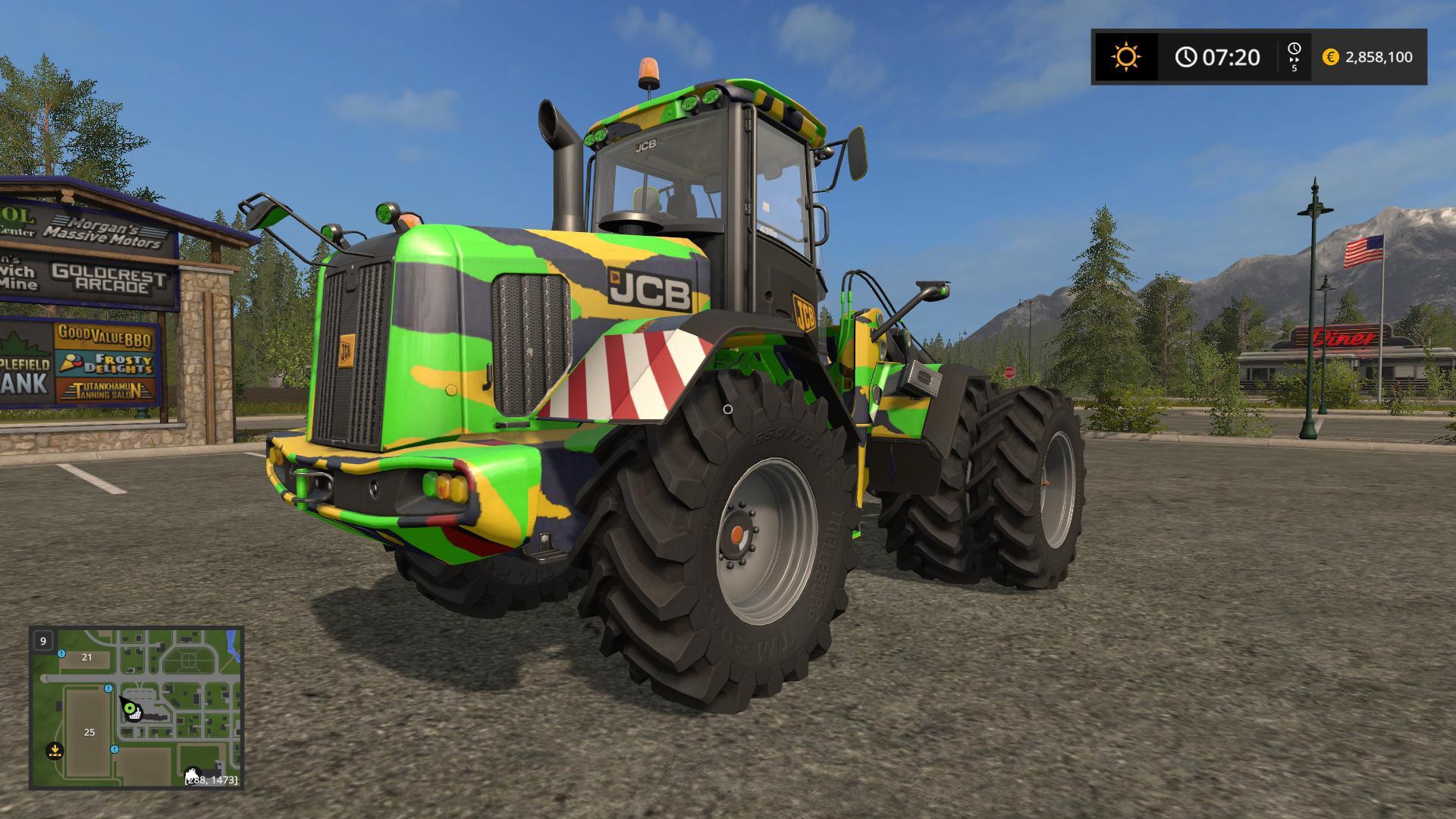Click the sun weather icon
Viewport: 1456px width, 819px height.
point(1125,57)
